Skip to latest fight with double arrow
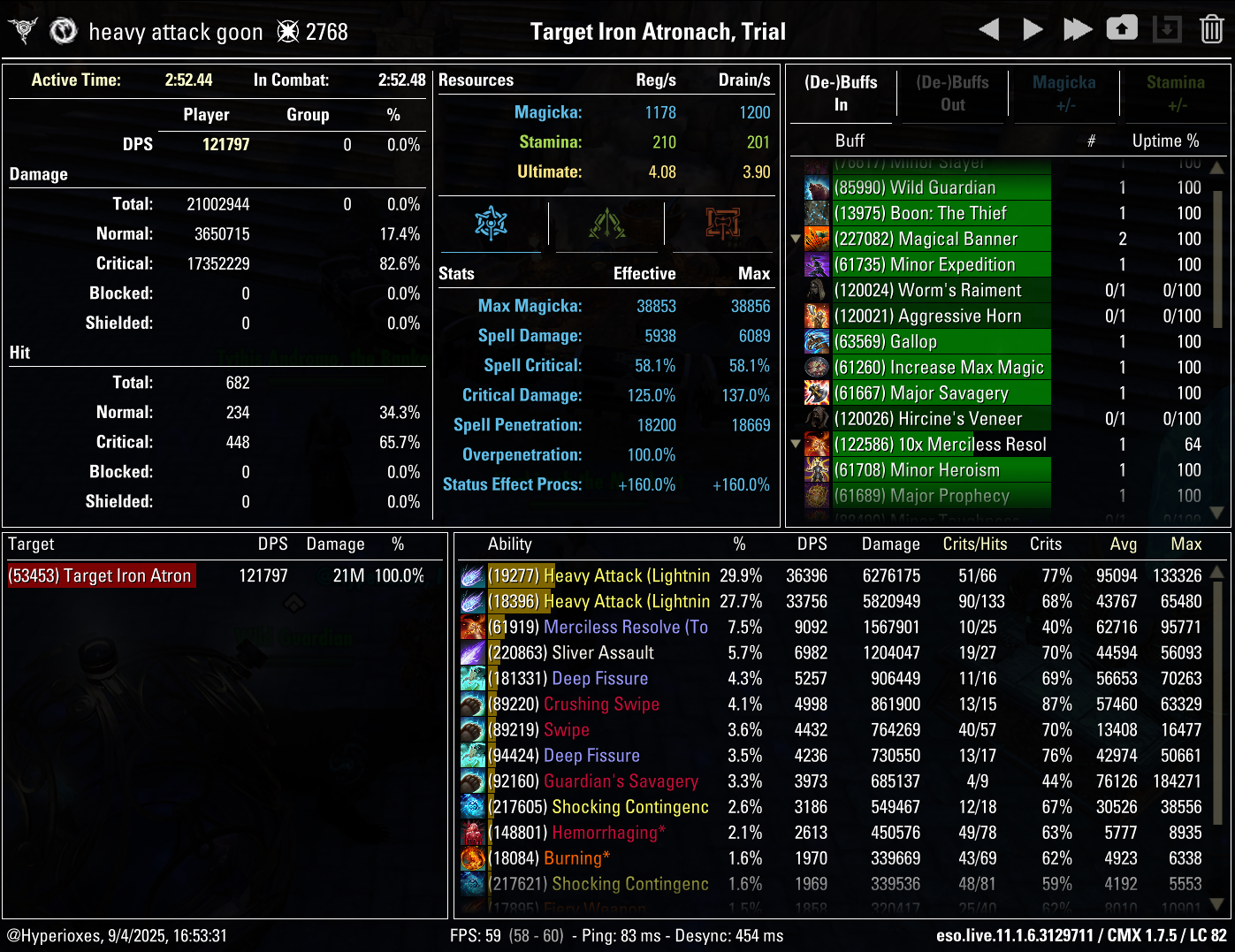This screenshot has height=952, width=1235. 1077,27
